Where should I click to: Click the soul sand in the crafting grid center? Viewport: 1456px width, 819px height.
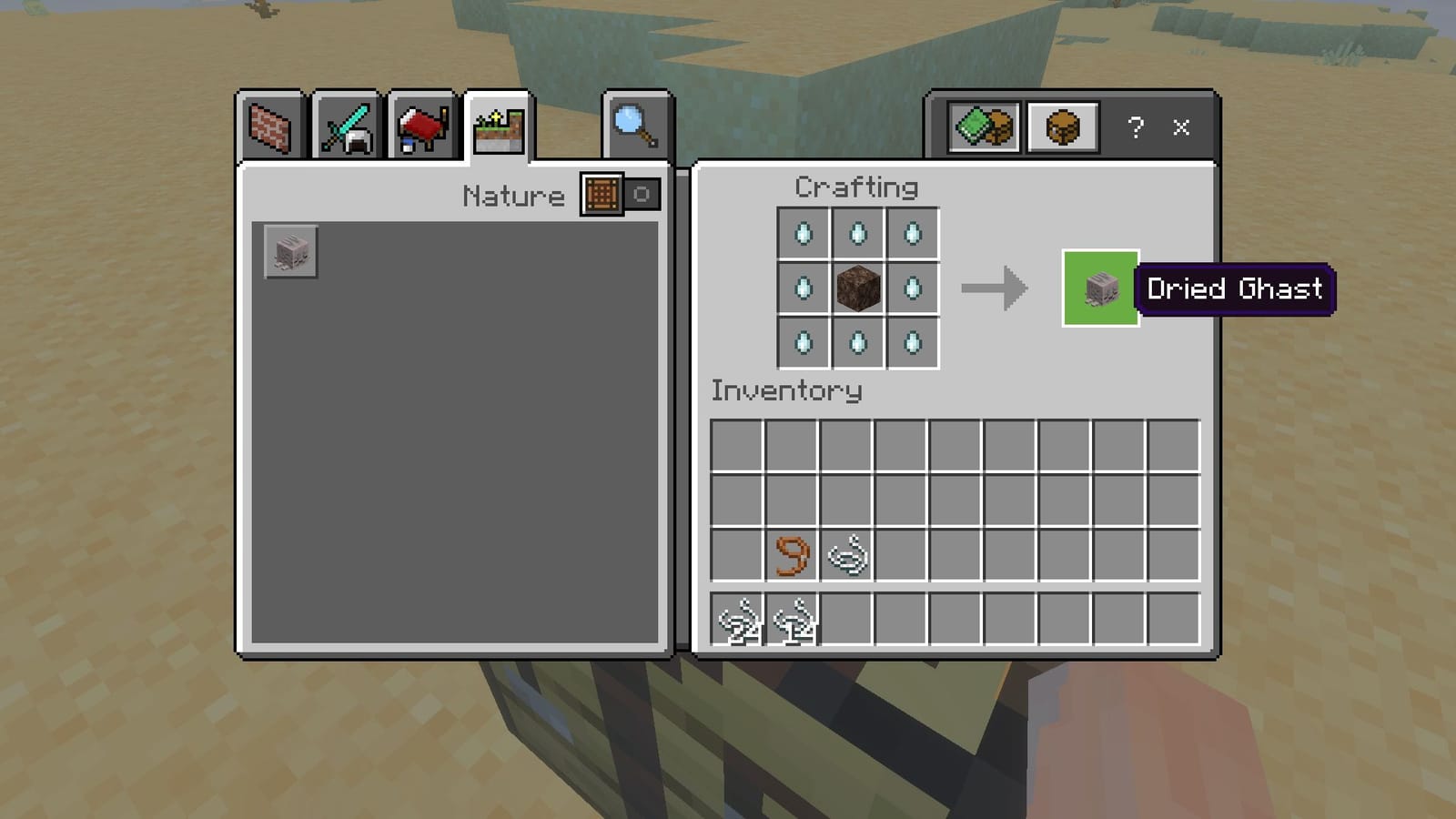point(857,289)
